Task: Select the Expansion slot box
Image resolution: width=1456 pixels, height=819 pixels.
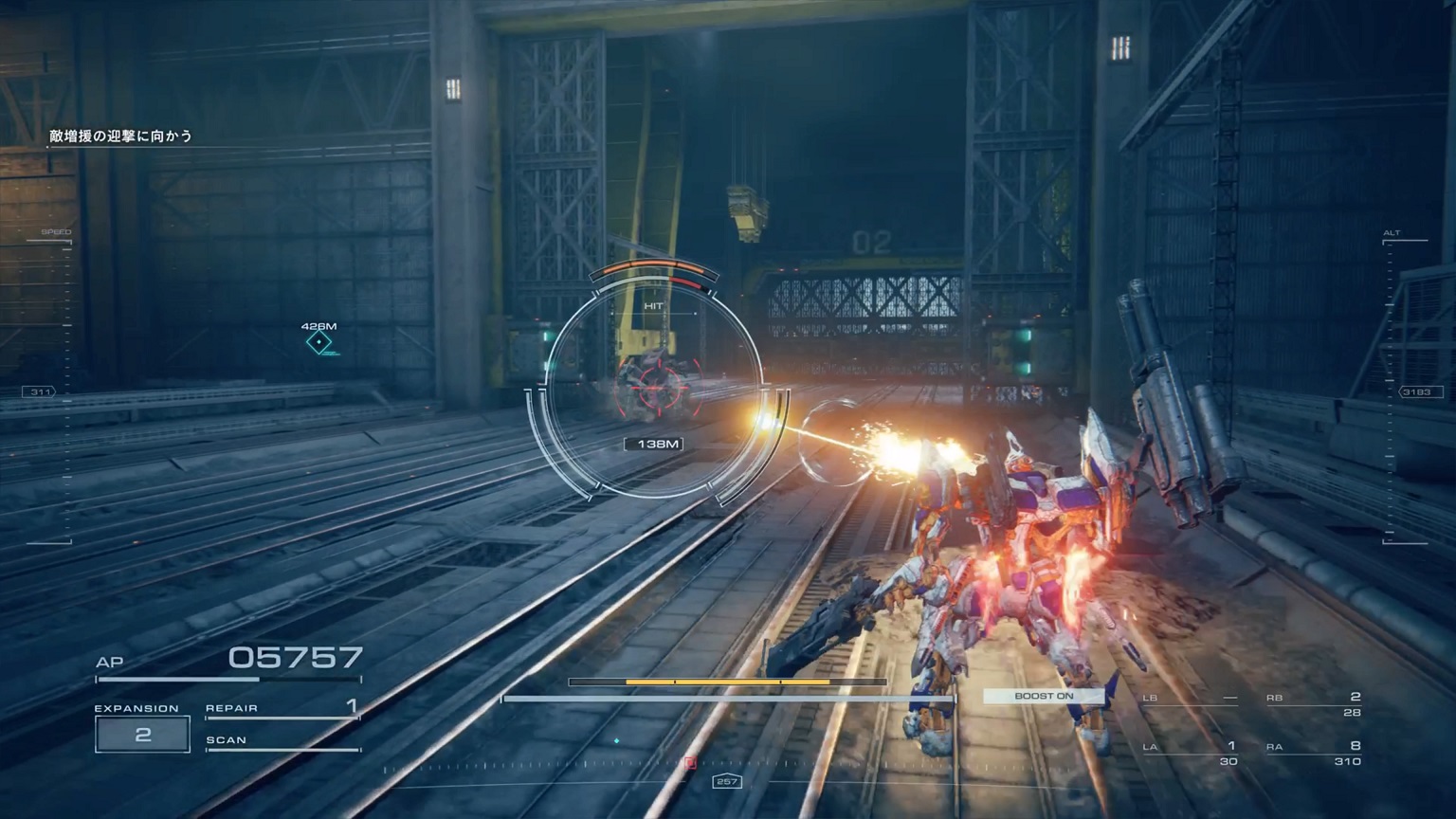Action: pos(142,735)
